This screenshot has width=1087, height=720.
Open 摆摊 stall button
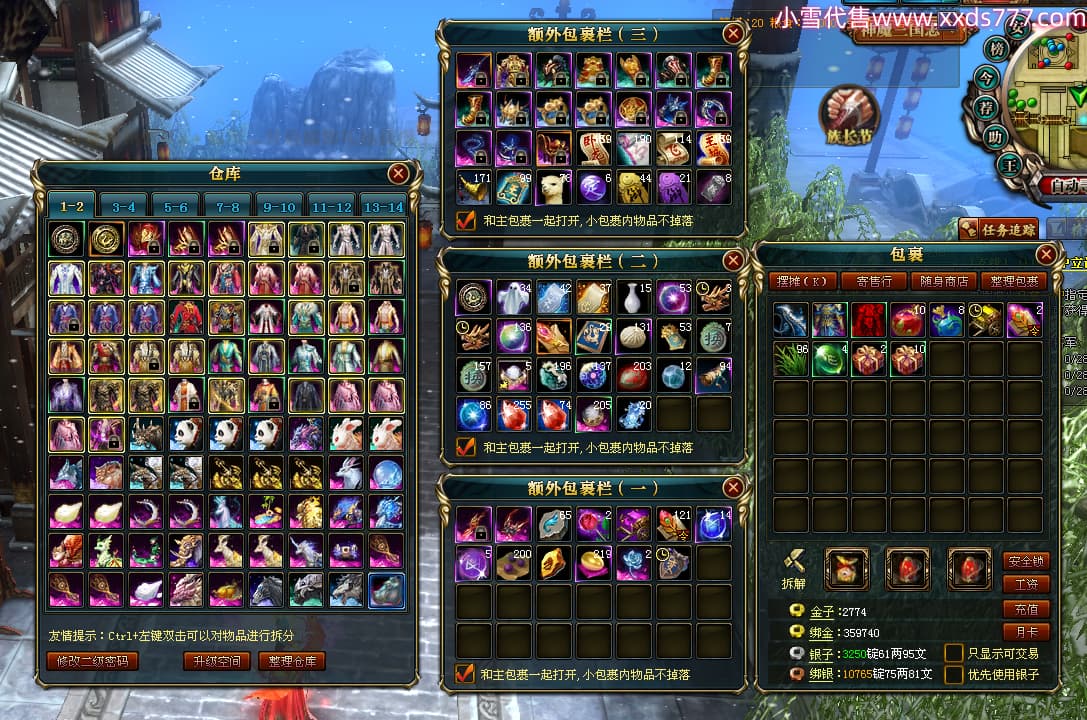click(x=804, y=282)
